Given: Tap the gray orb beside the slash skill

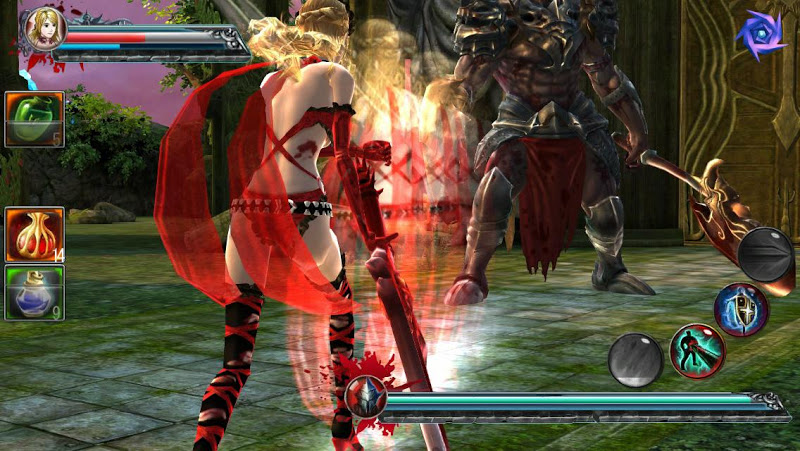Looking at the screenshot, I should [x=636, y=360].
